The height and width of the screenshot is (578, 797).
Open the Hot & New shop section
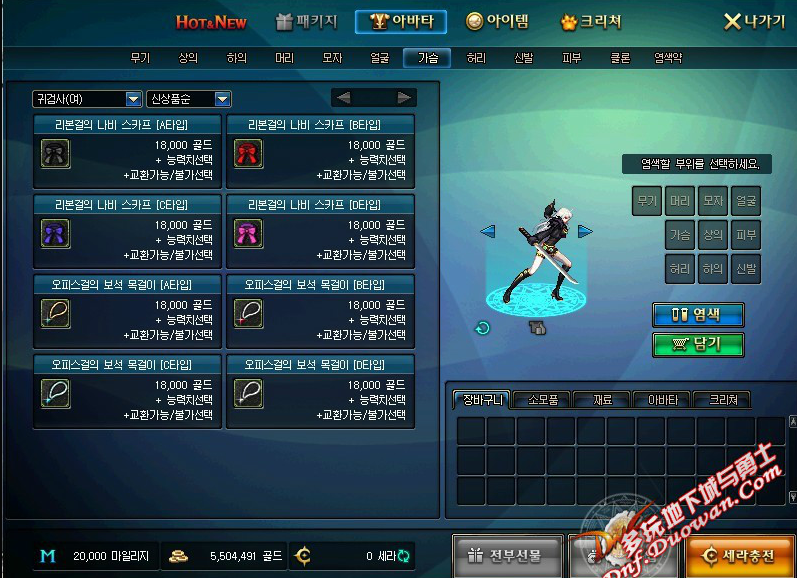click(212, 21)
